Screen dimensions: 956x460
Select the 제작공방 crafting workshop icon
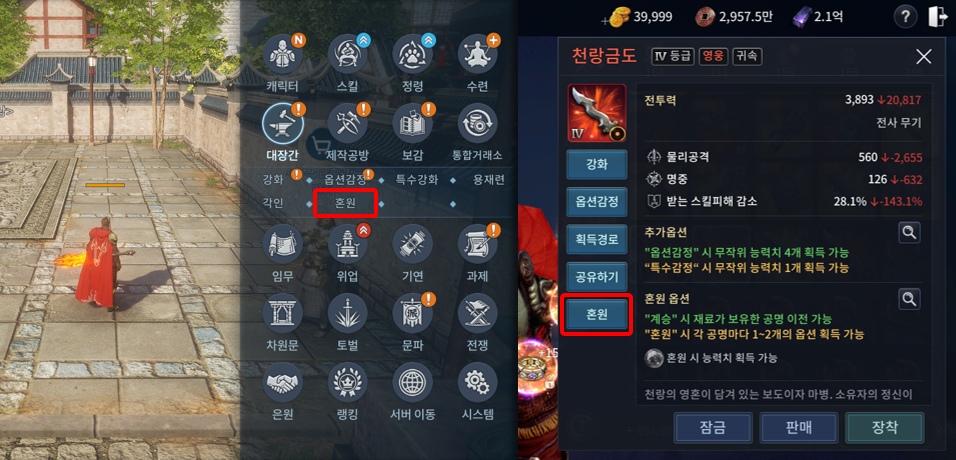point(348,124)
